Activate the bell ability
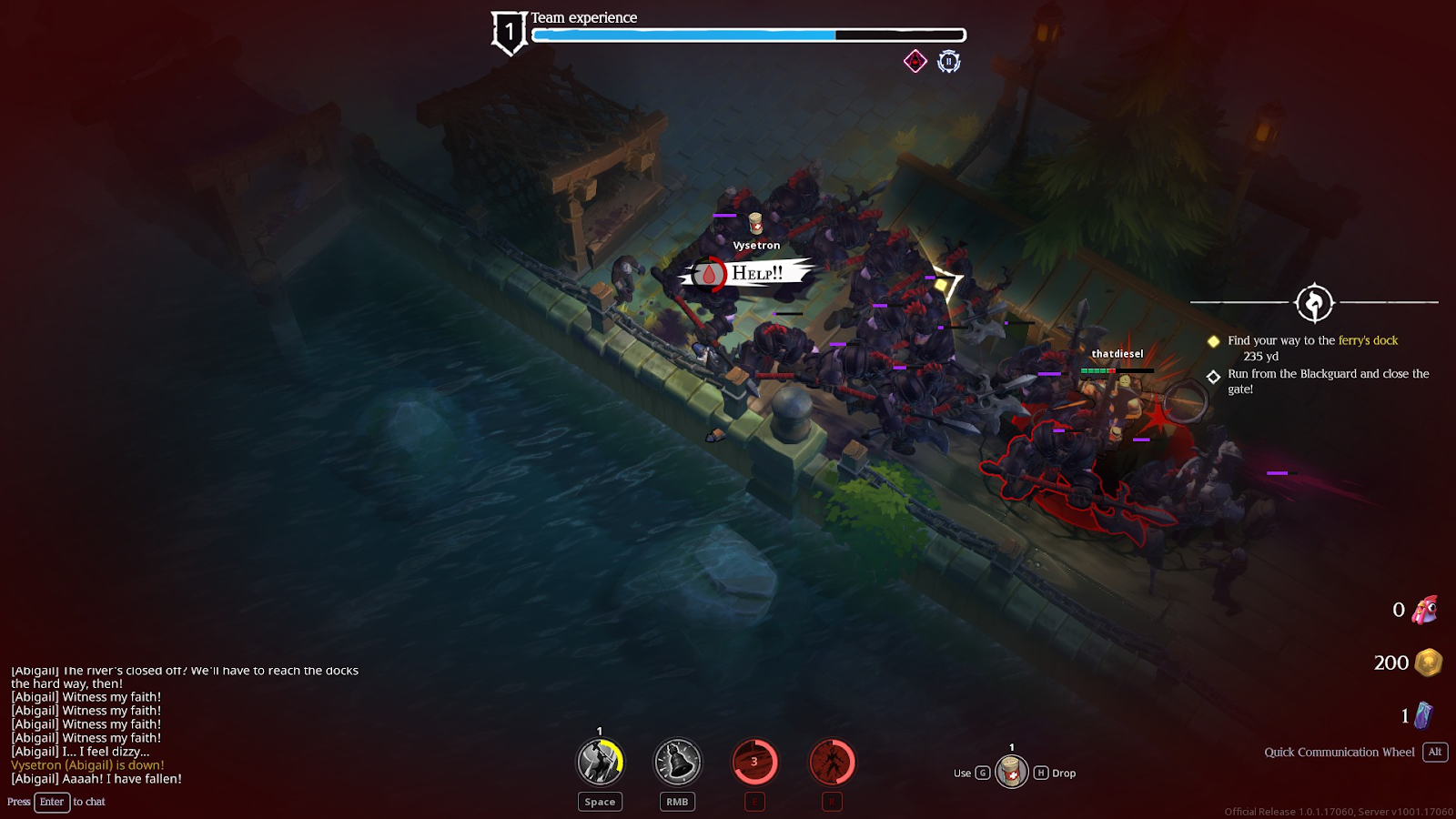The height and width of the screenshot is (819, 1456). (x=677, y=762)
